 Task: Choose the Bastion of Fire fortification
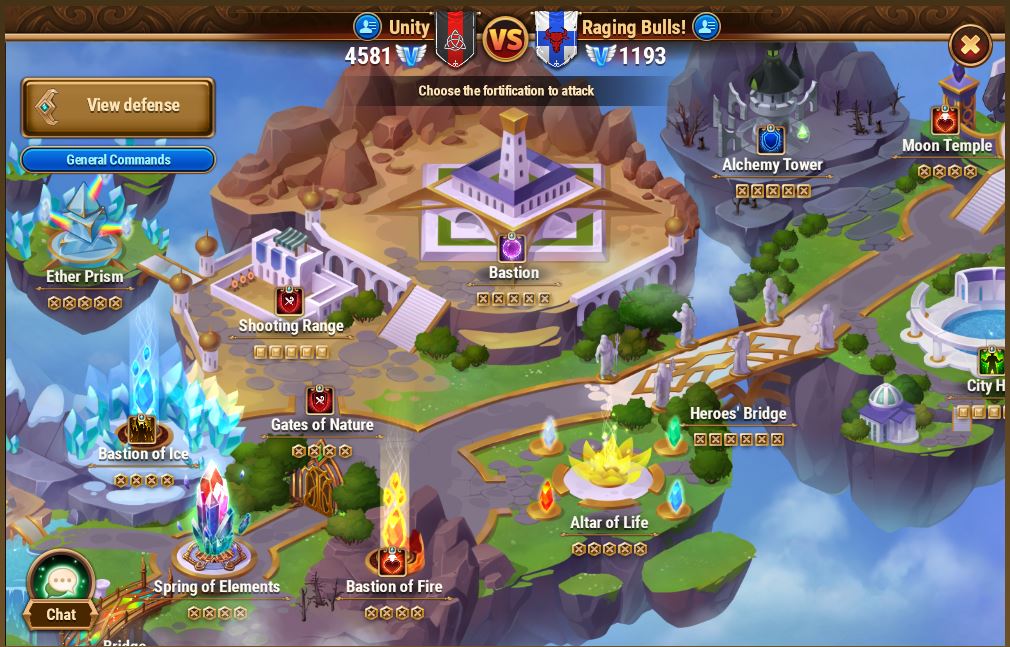pyautogui.click(x=393, y=561)
